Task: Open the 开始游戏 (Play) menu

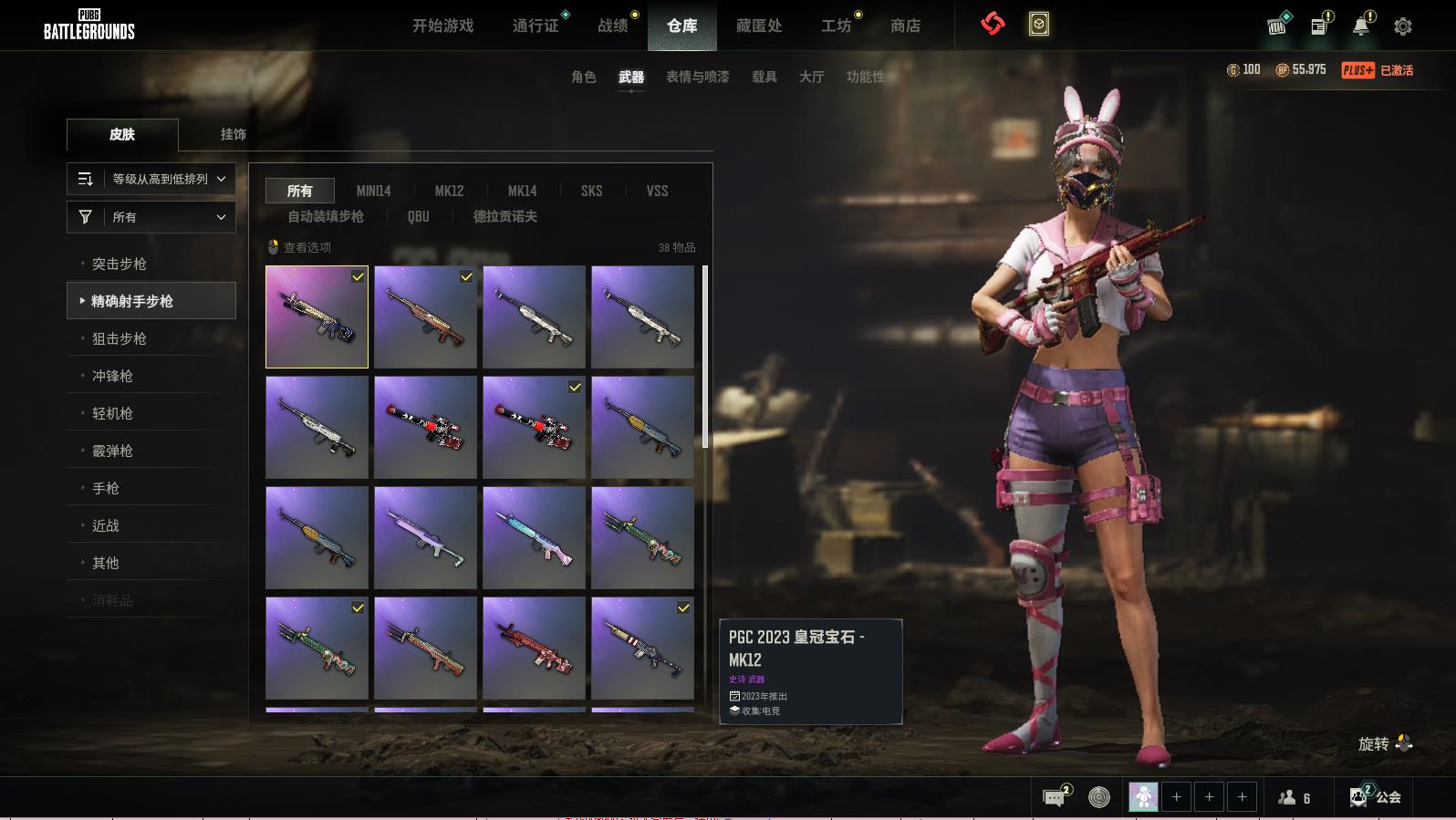Action: click(x=442, y=26)
